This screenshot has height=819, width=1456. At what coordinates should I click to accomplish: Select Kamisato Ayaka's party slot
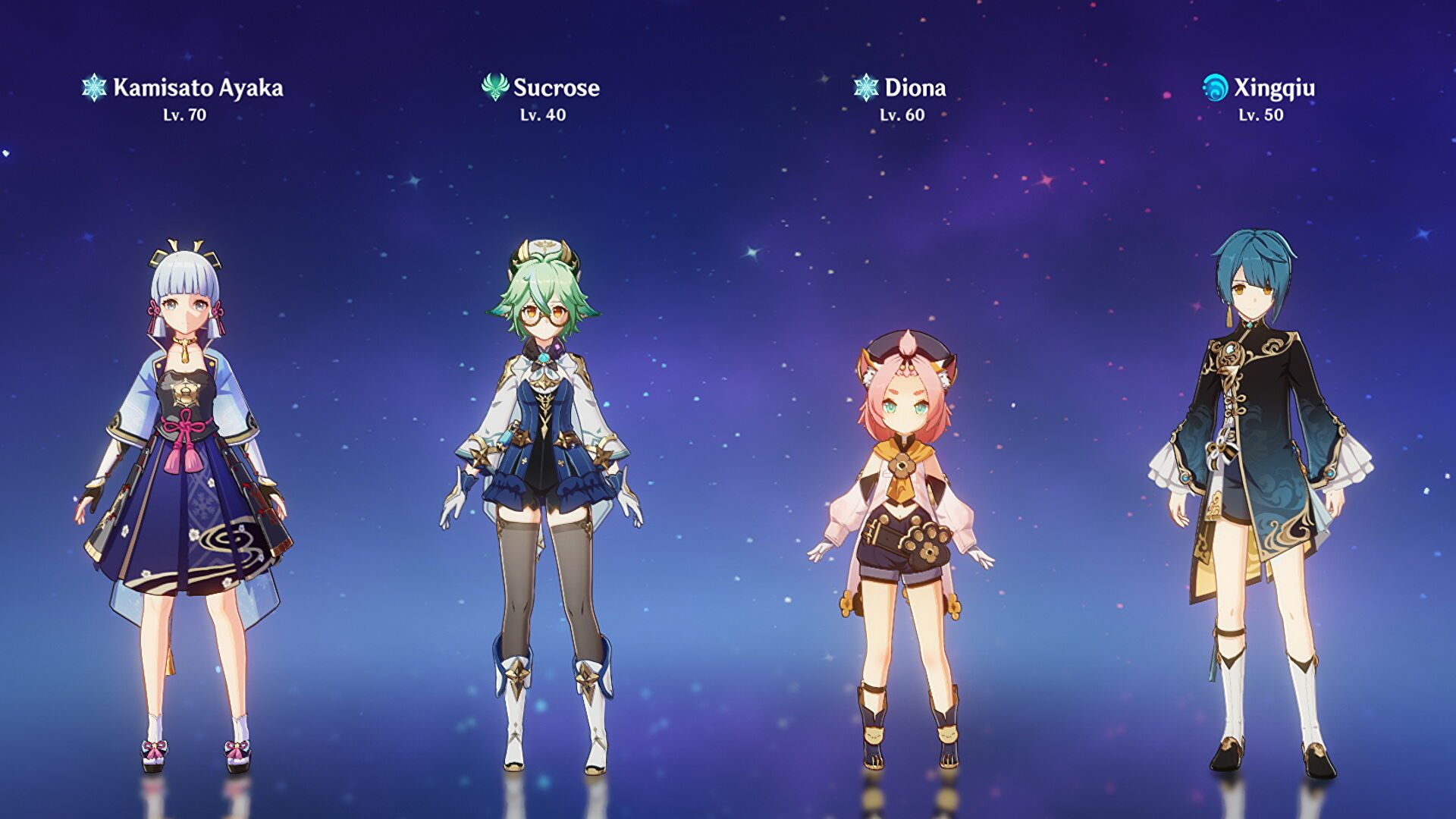tap(186, 485)
